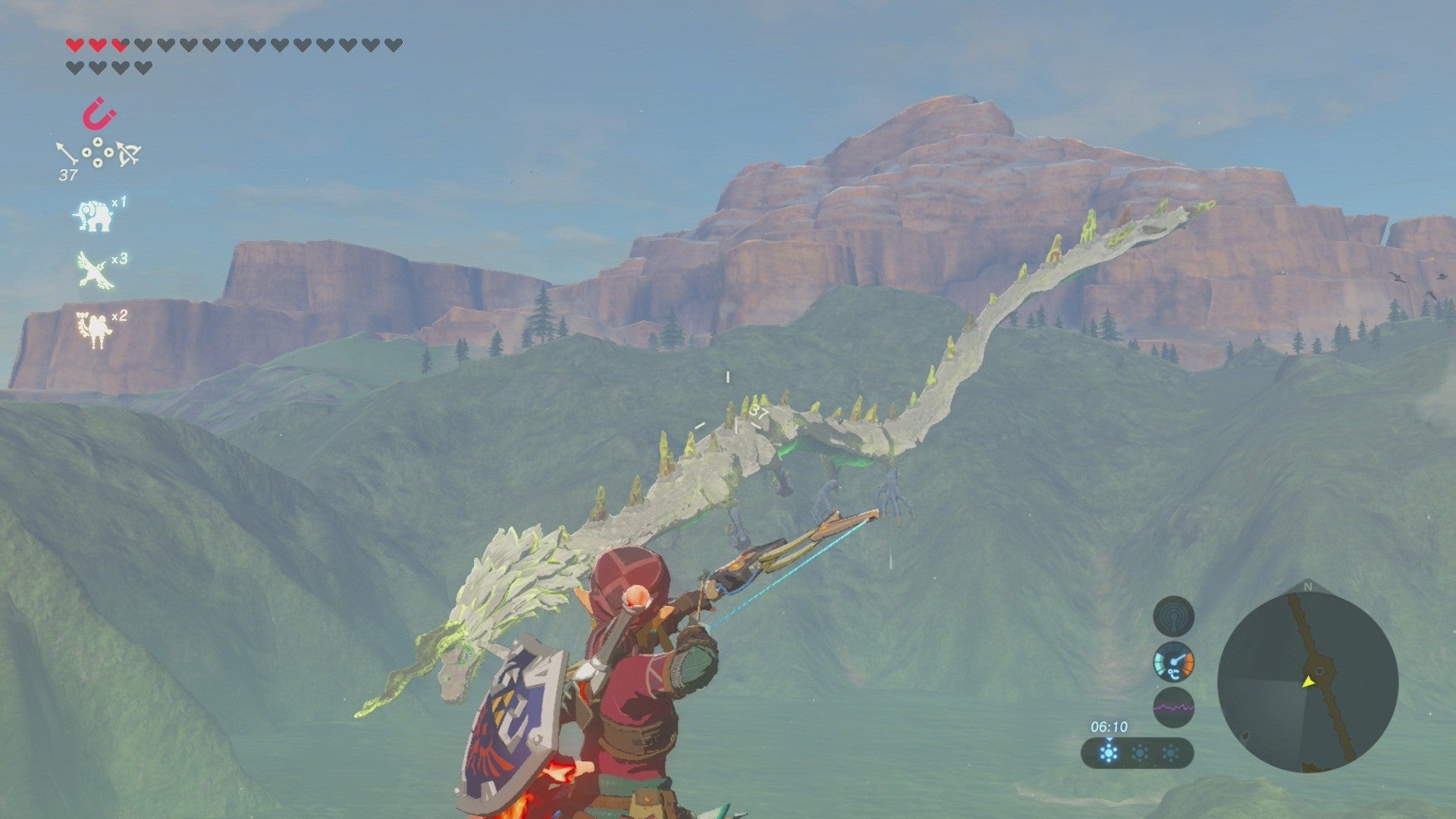Click the bow icon beside the arrow counter

(129, 153)
